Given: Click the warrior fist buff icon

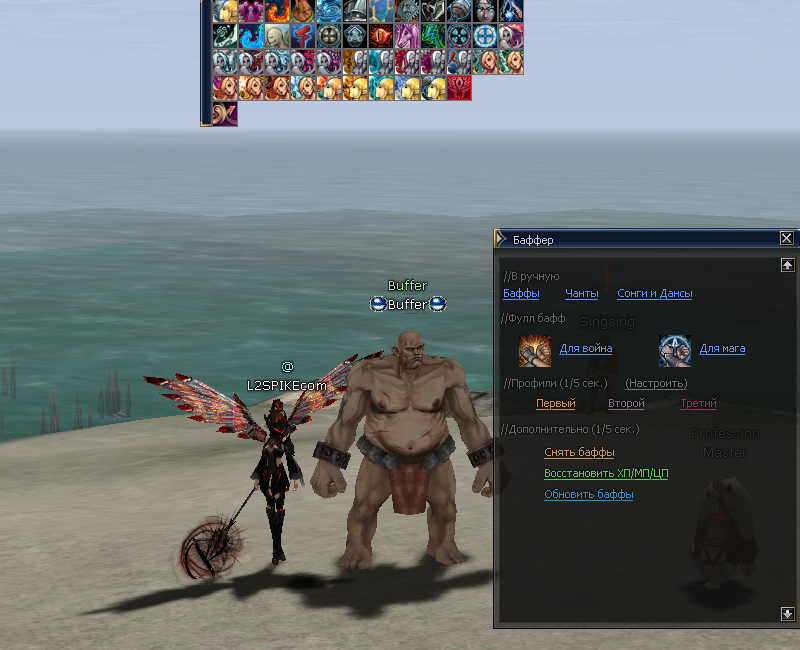Looking at the screenshot, I should (535, 351).
